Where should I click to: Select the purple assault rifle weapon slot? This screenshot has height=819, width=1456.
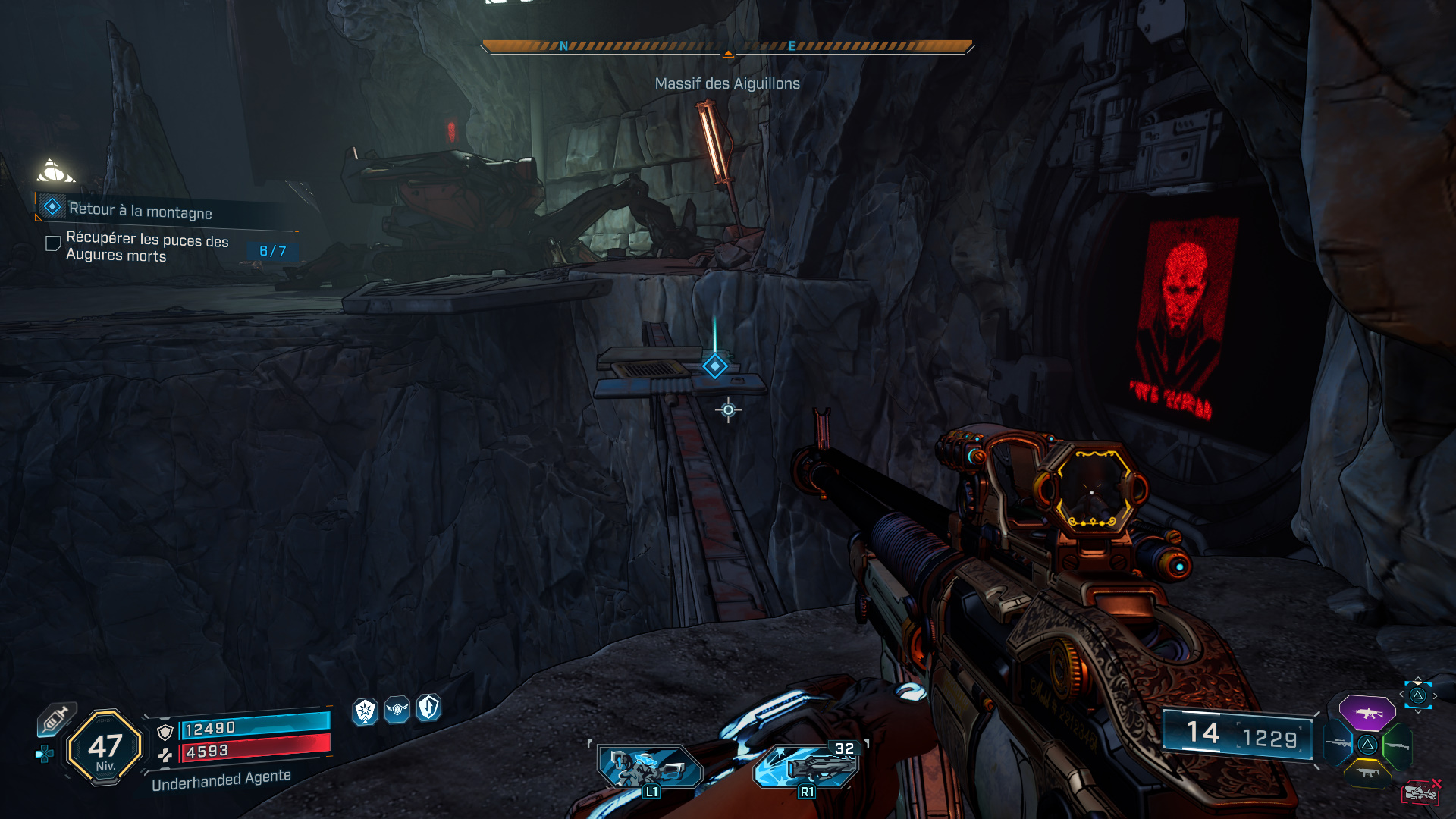[x=1367, y=713]
